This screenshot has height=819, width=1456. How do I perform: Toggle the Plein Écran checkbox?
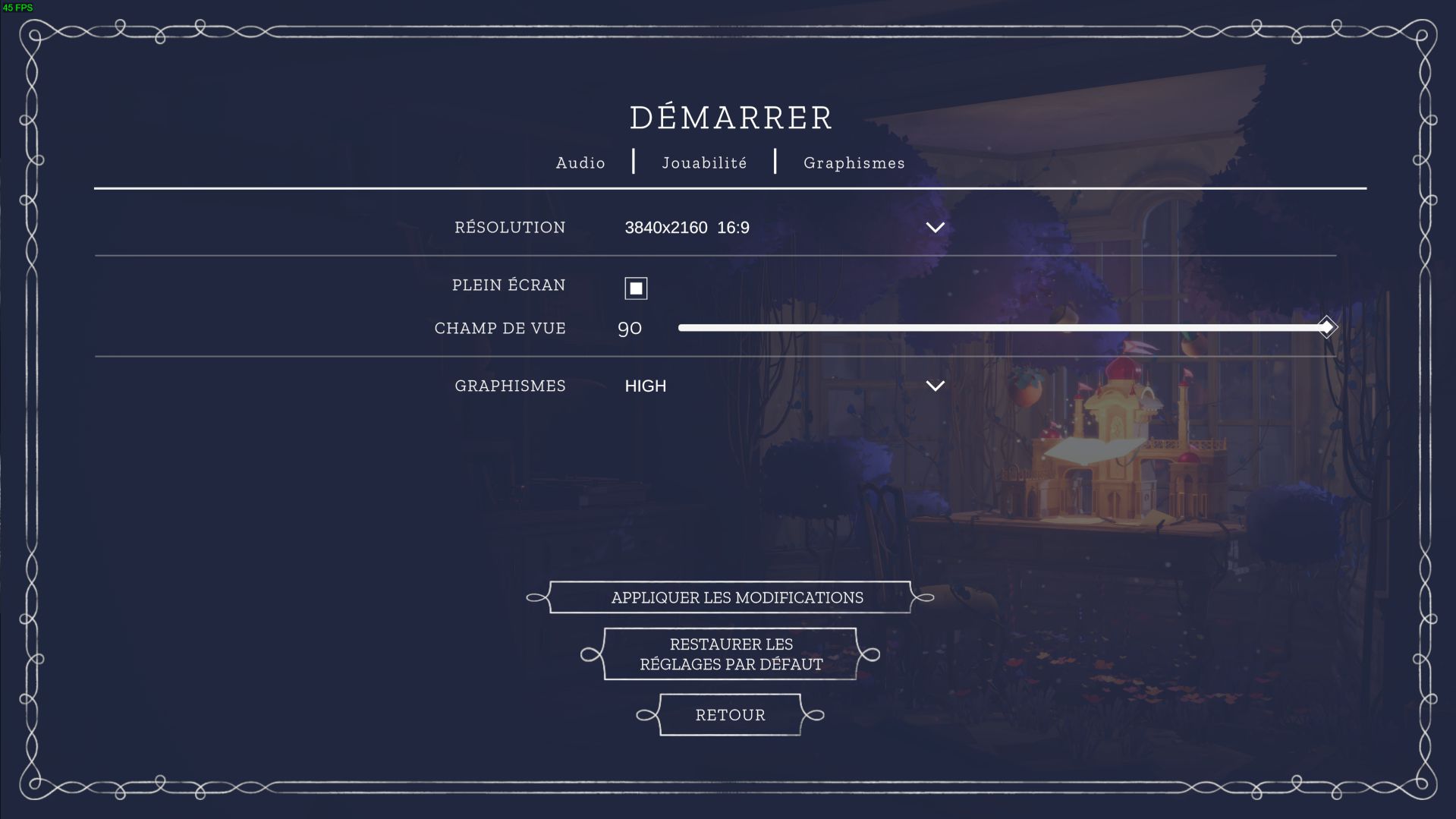coord(636,288)
